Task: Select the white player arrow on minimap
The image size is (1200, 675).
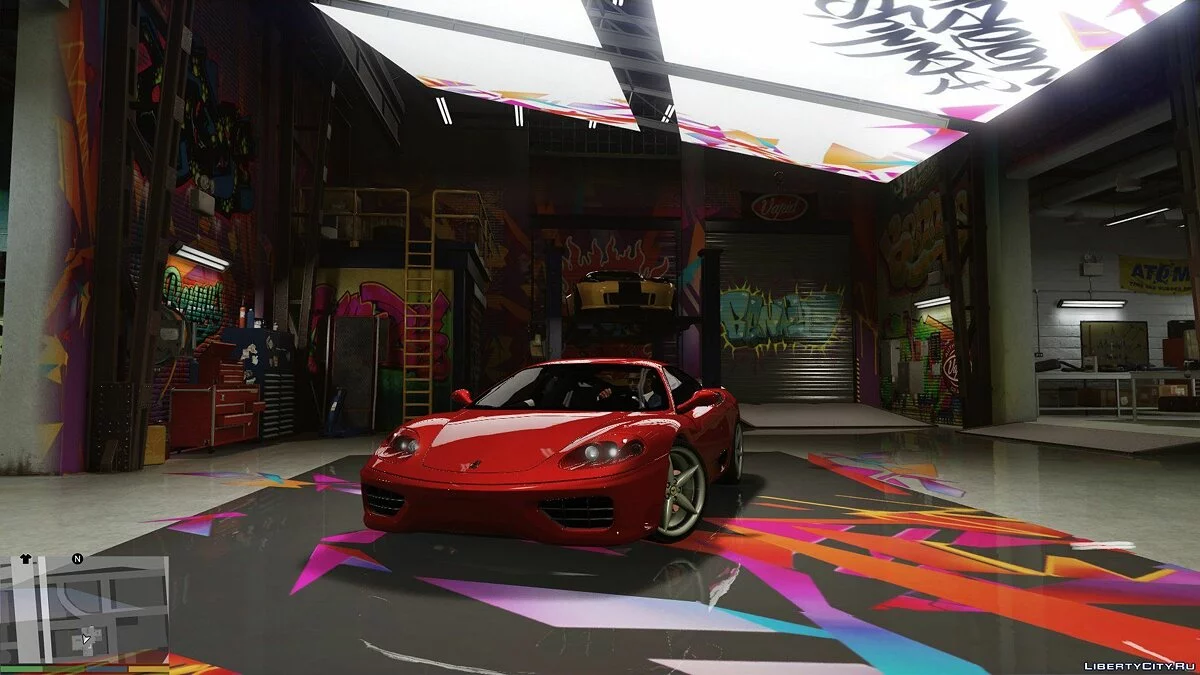Action: [x=87, y=638]
